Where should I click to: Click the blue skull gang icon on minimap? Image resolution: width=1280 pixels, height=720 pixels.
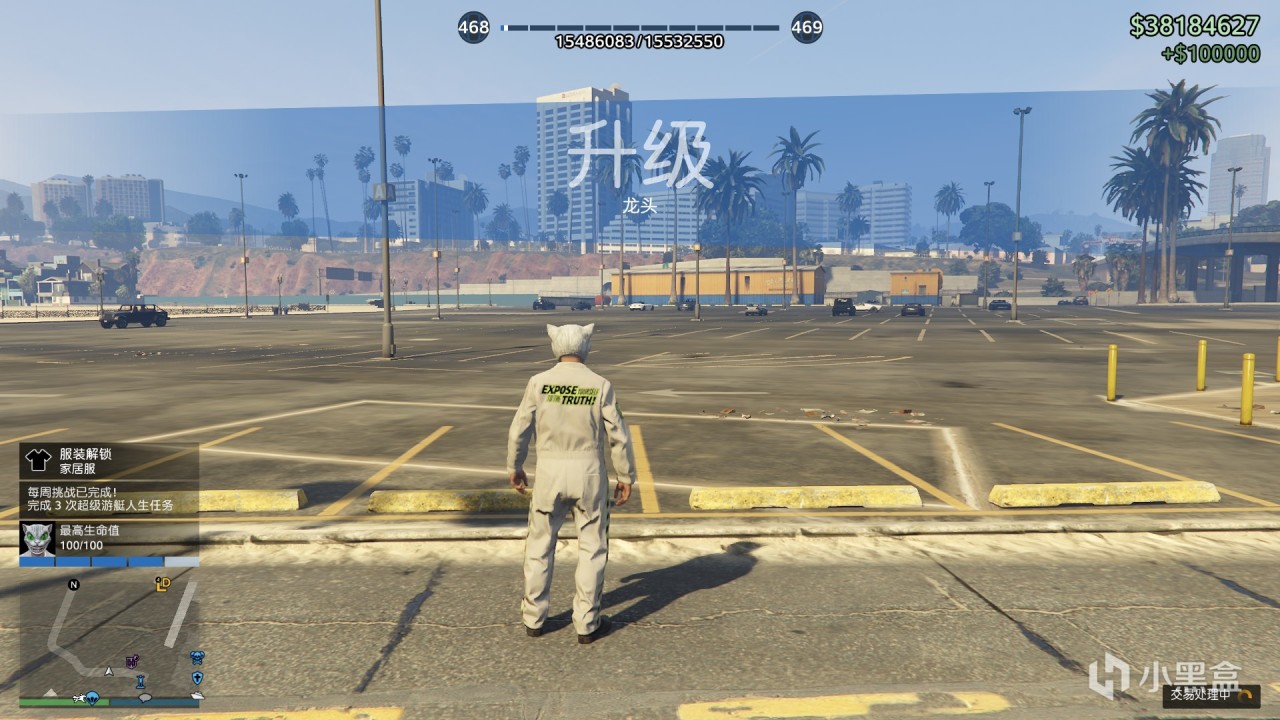pos(199,658)
